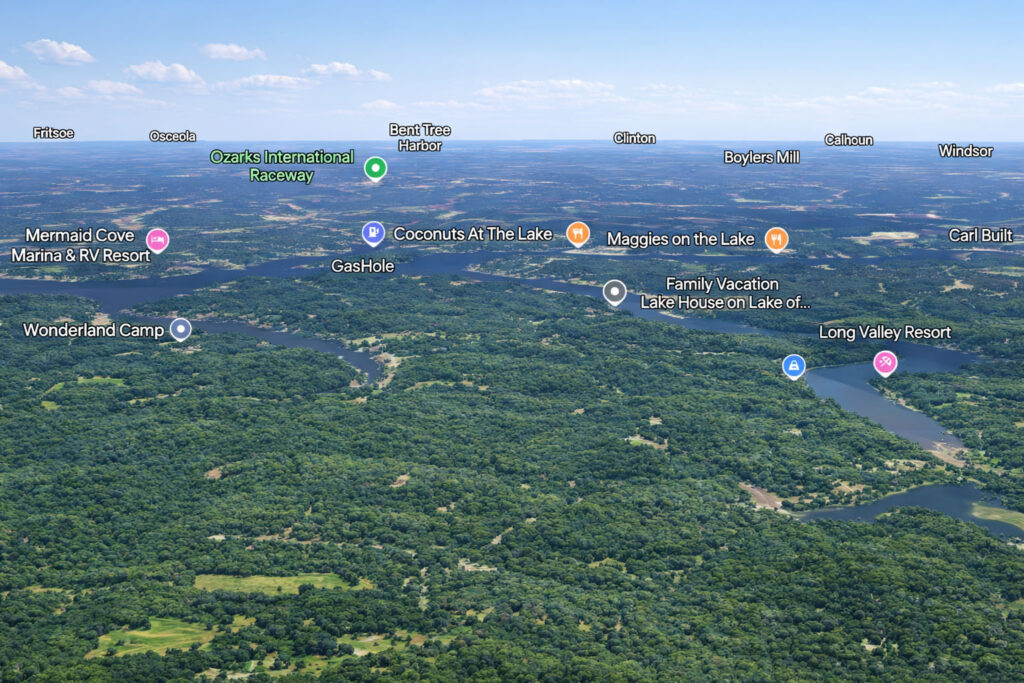Select the Long Valley Resort pink marker
The height and width of the screenshot is (683, 1024).
coord(885,363)
